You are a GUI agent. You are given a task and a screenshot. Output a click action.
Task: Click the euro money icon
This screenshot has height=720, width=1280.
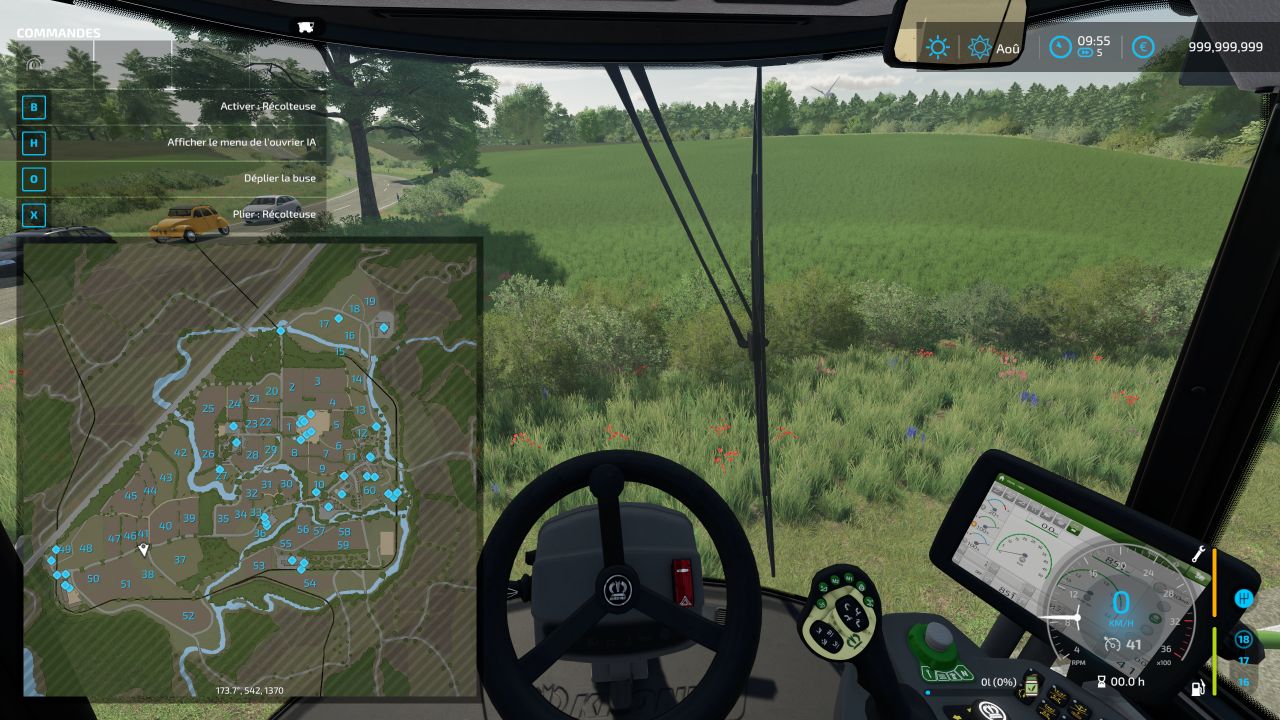[x=1143, y=47]
